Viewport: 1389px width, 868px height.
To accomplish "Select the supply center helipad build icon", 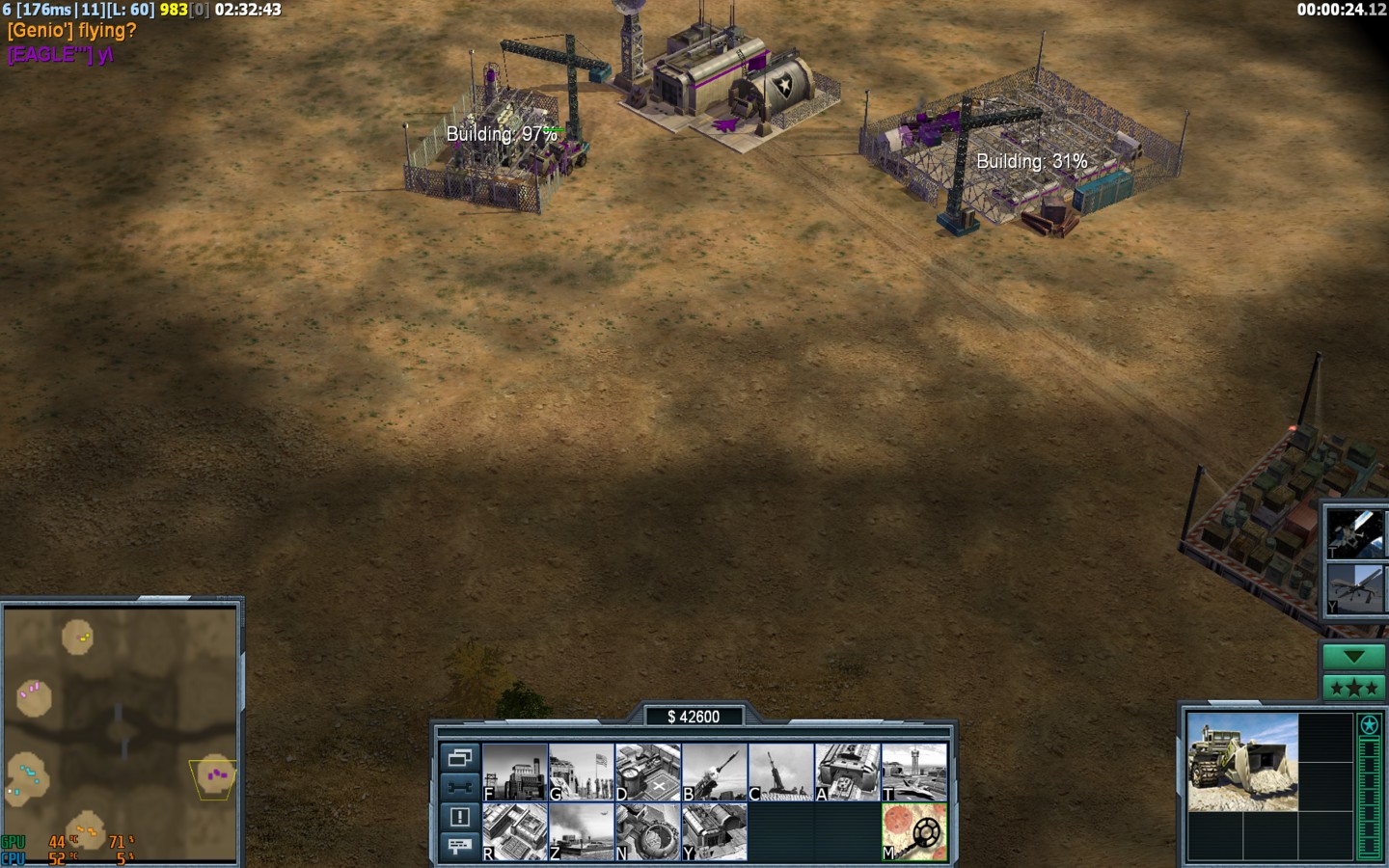I will [x=648, y=773].
